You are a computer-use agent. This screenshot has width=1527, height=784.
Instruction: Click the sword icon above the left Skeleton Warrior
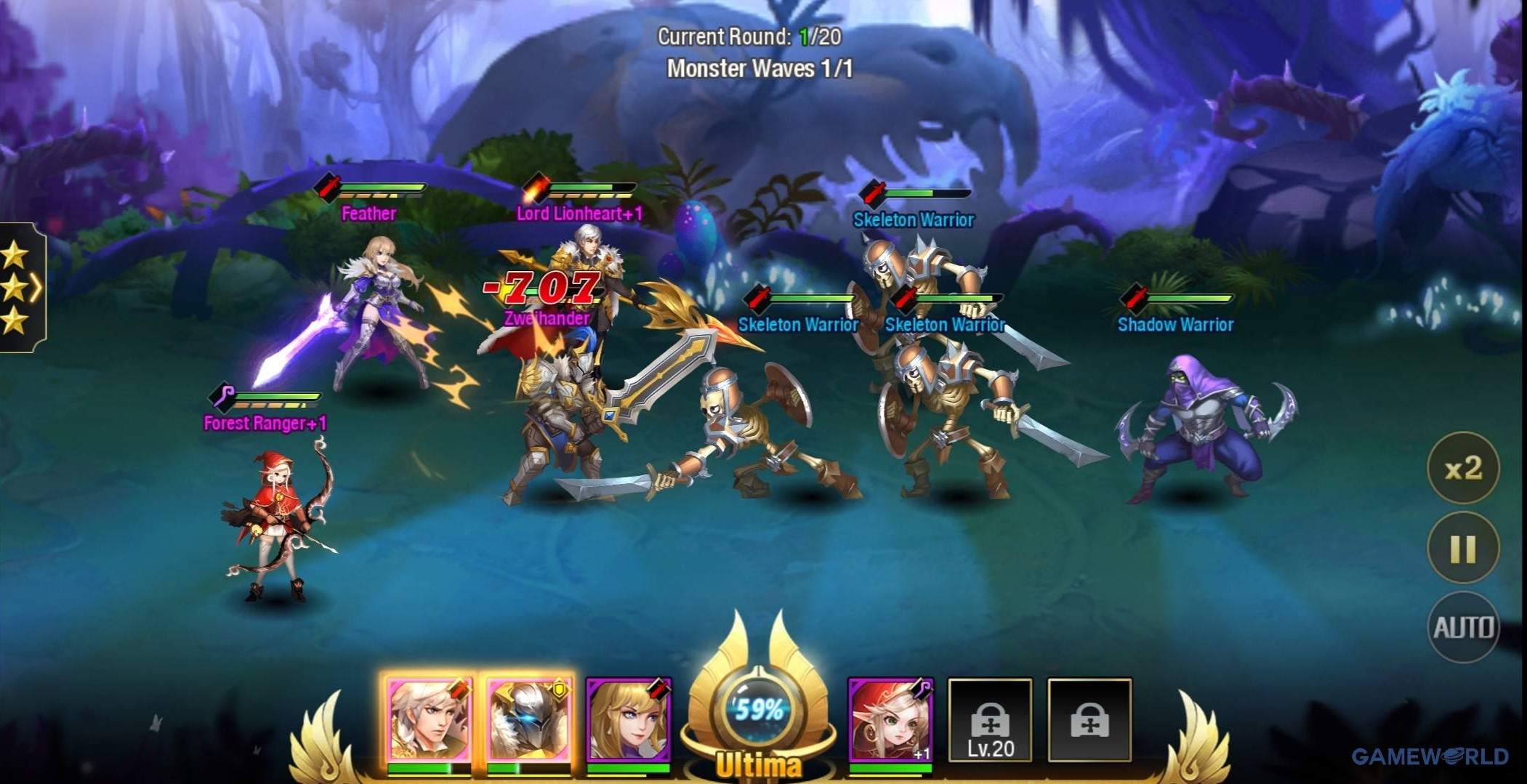coord(757,297)
